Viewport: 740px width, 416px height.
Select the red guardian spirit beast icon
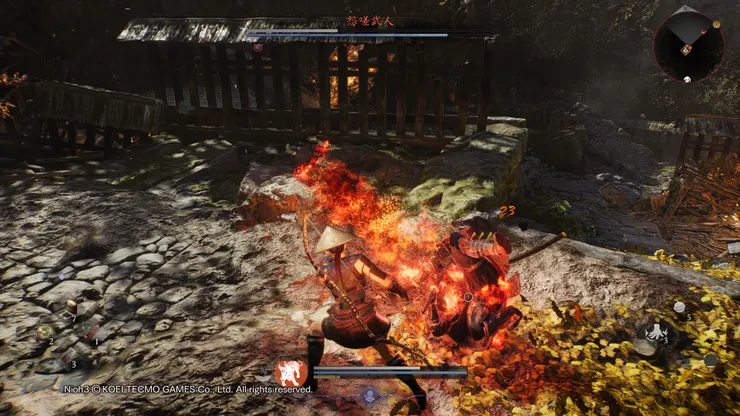click(292, 373)
